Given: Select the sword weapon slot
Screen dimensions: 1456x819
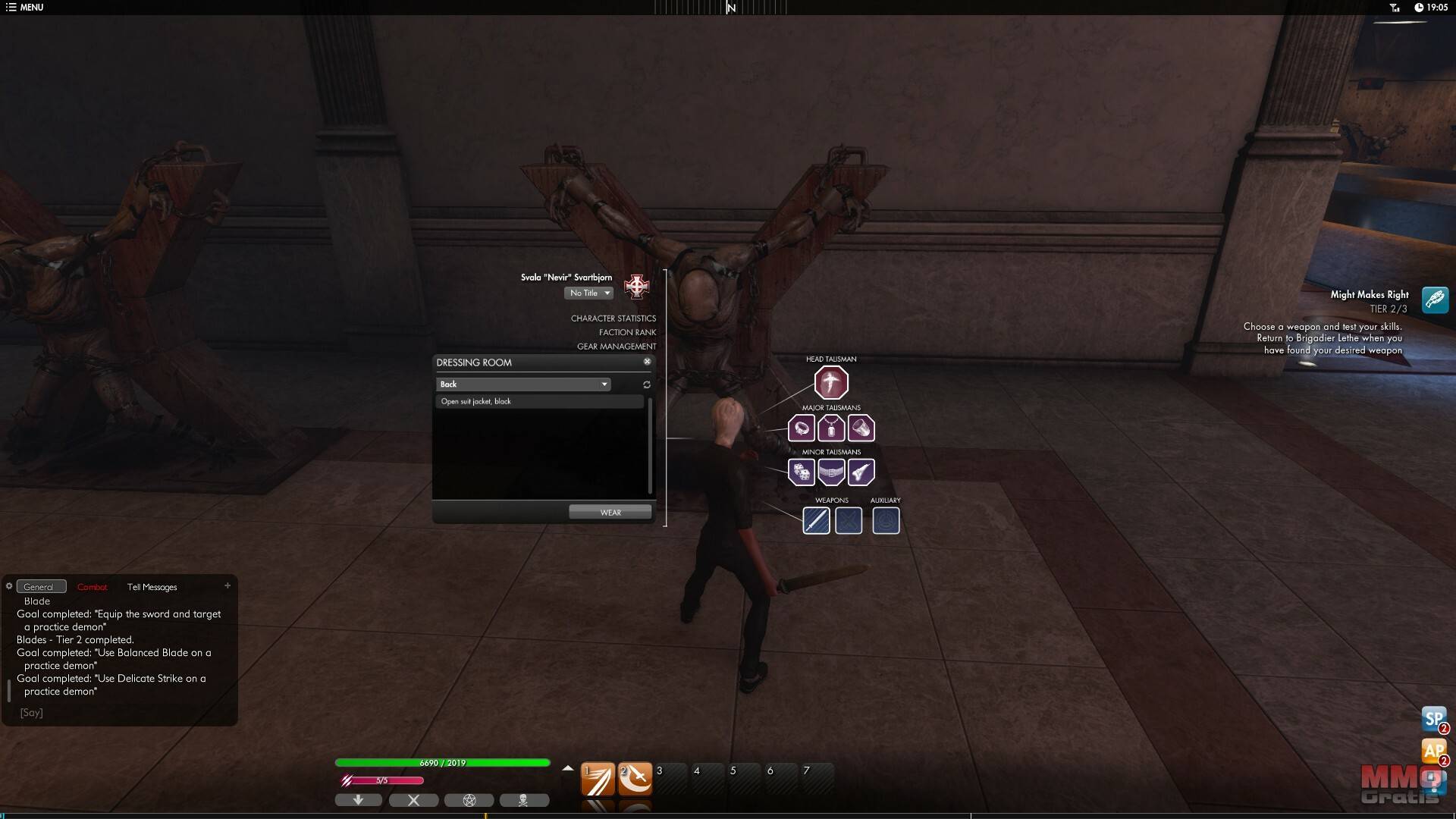Looking at the screenshot, I should click(816, 521).
